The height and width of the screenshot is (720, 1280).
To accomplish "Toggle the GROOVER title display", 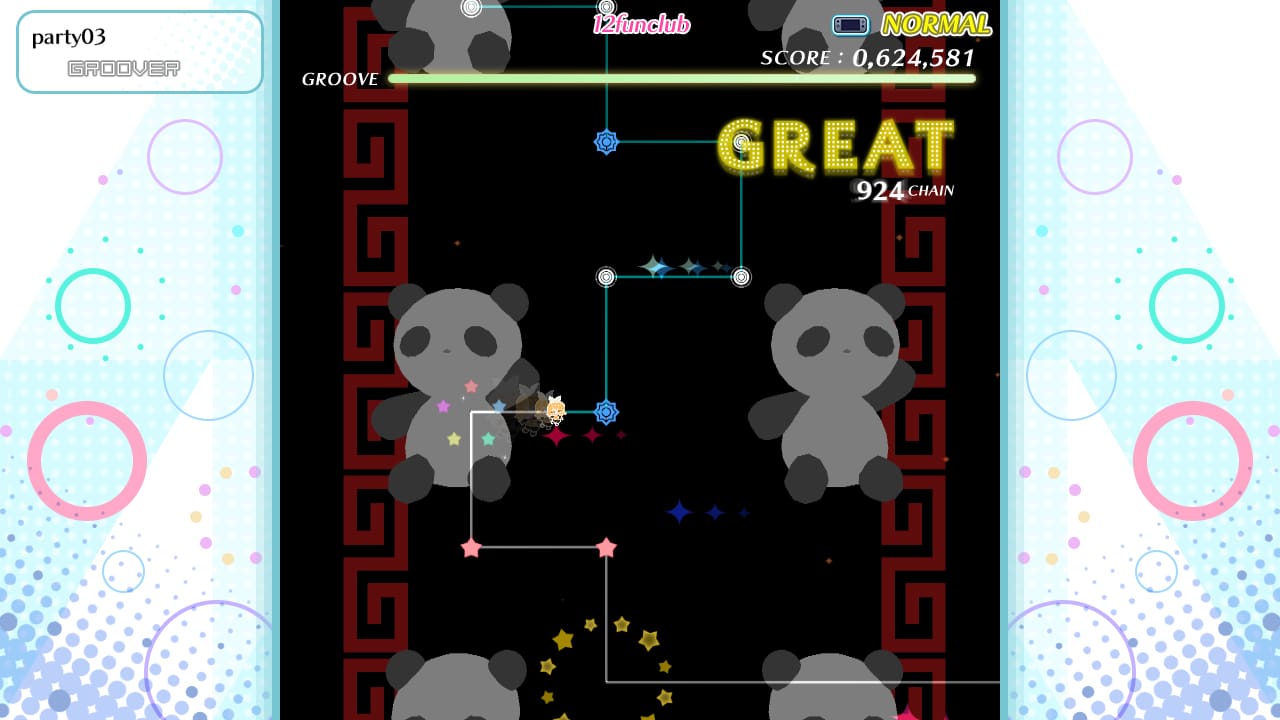I will 122,68.
